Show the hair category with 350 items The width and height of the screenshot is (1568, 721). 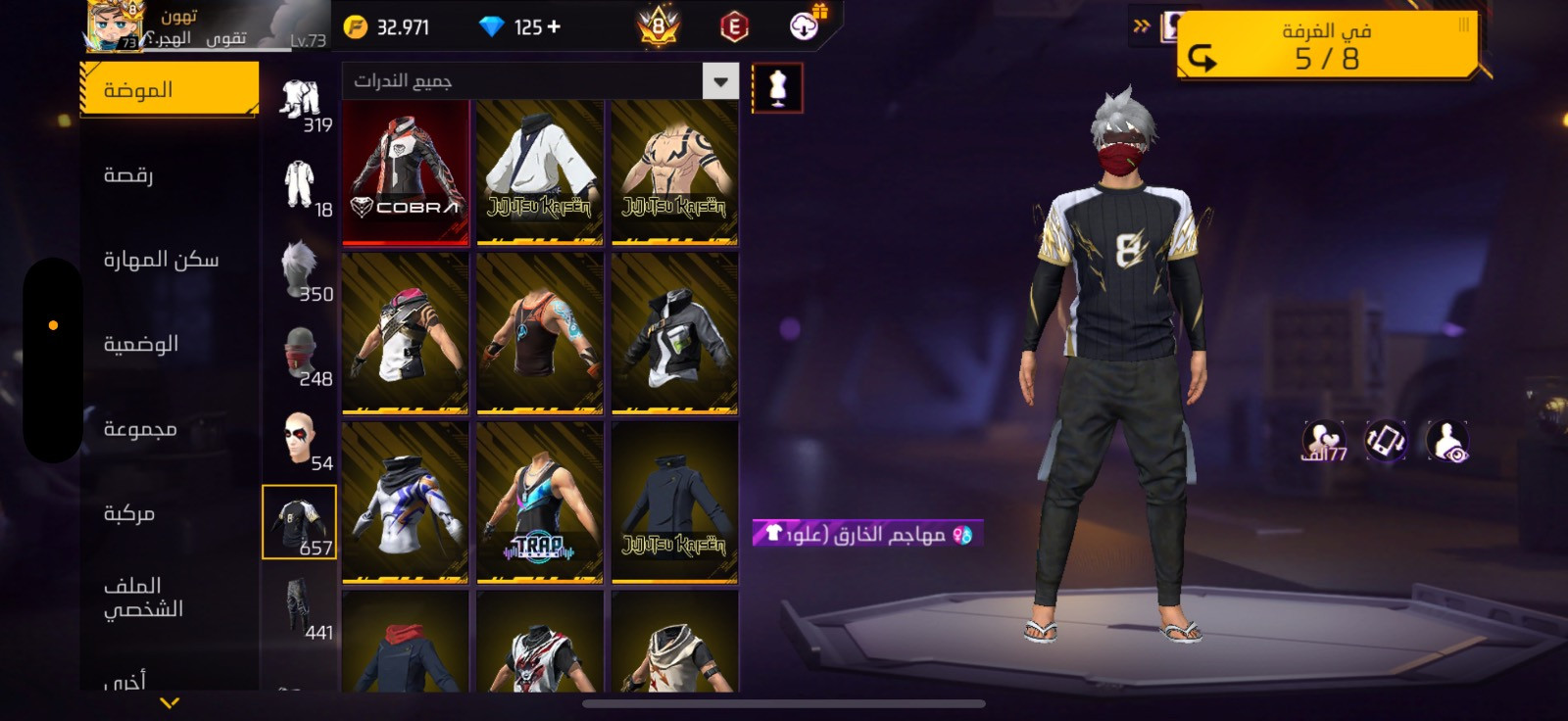(300, 269)
